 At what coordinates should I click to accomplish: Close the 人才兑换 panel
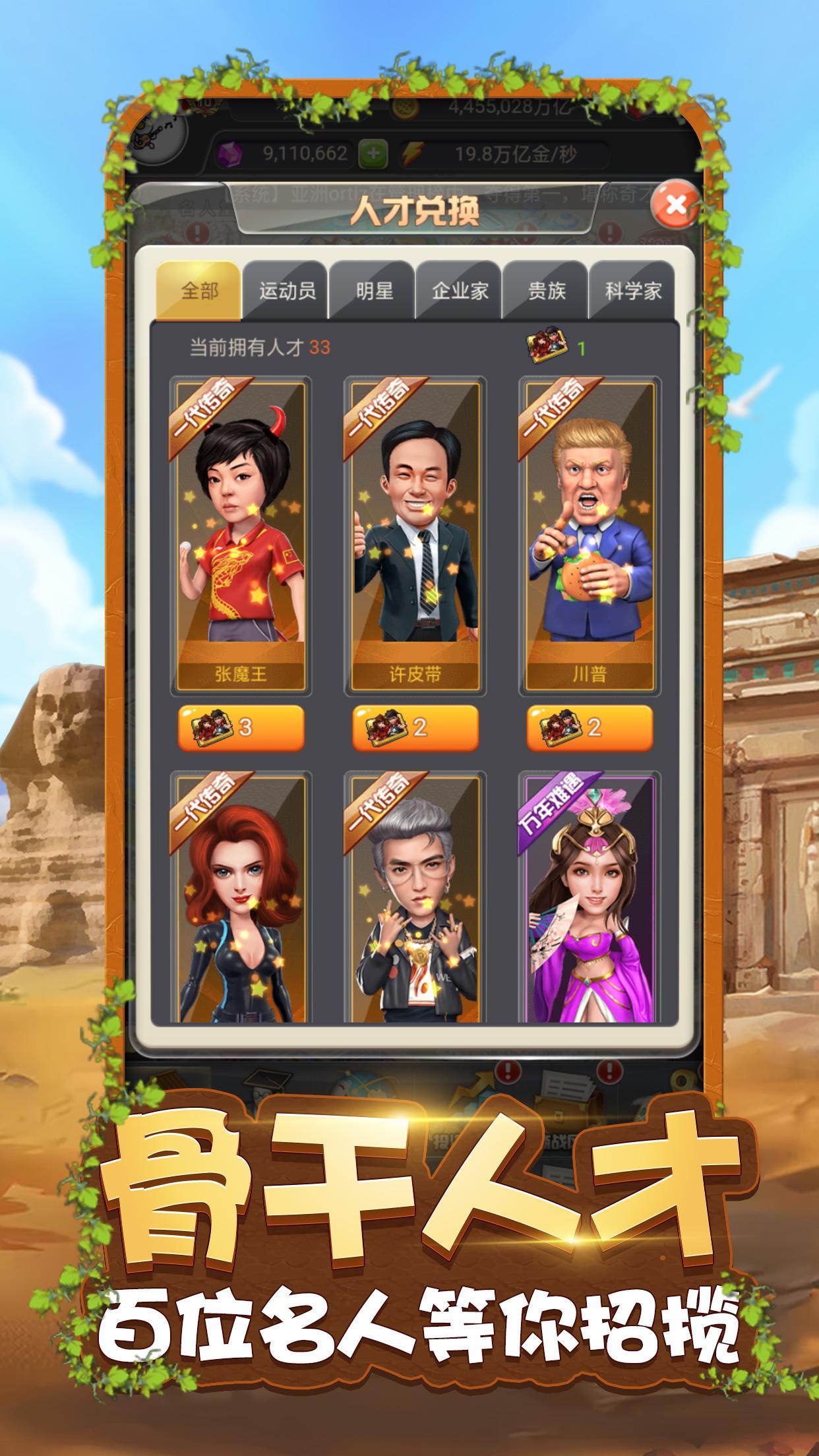point(675,204)
